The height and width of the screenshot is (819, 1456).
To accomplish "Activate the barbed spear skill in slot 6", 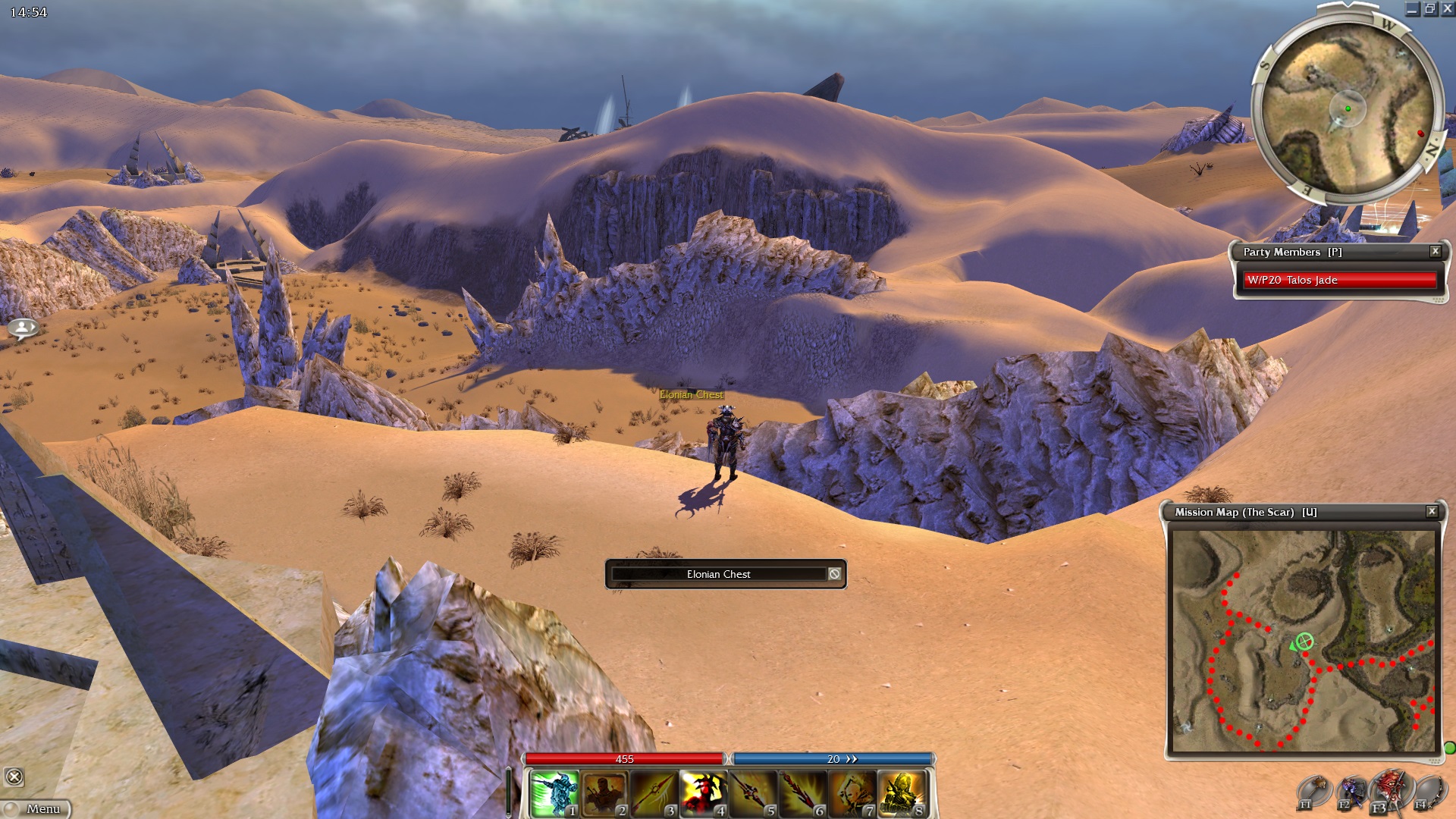I will pyautogui.click(x=802, y=793).
